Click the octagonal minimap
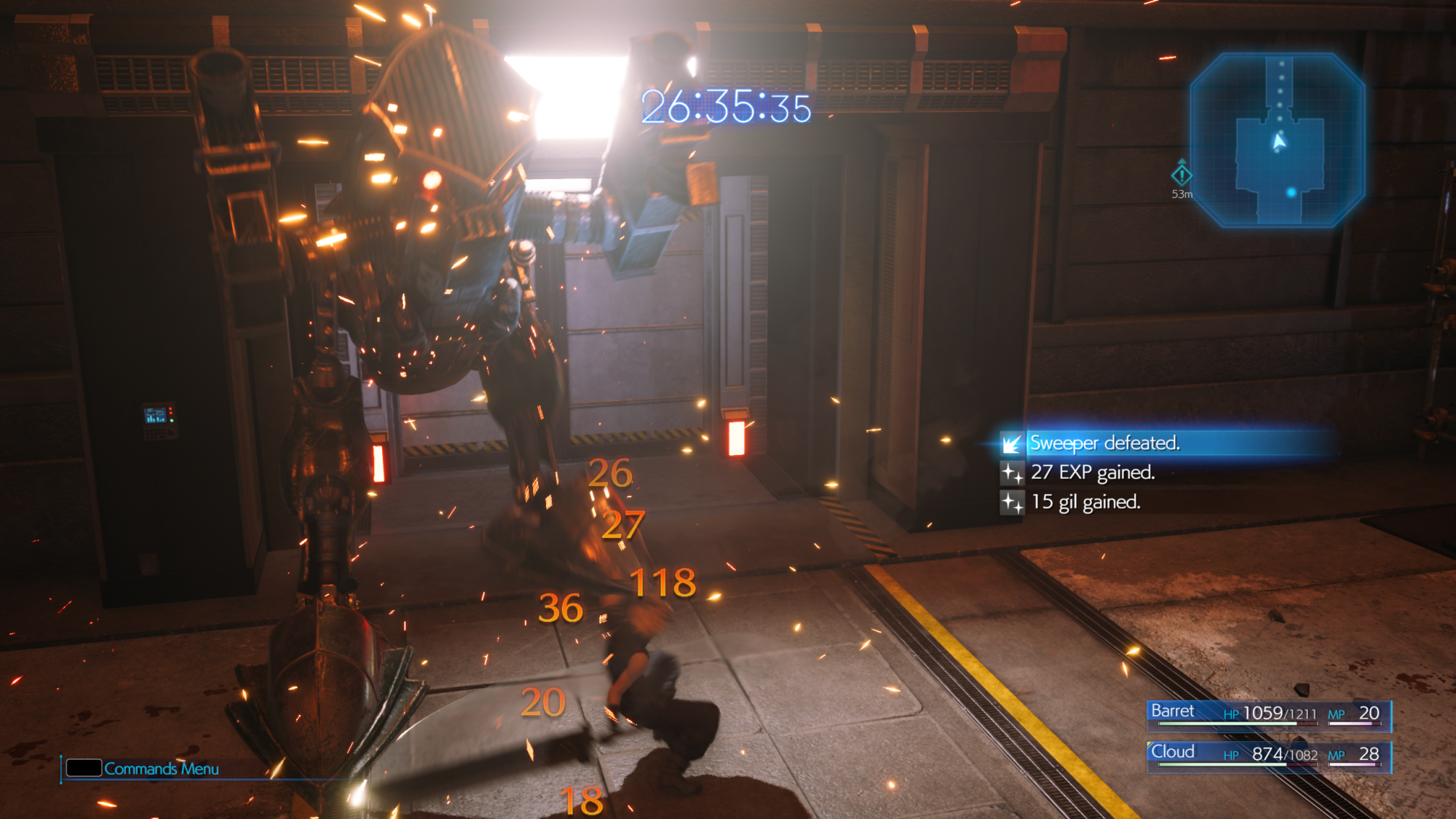 1278,140
